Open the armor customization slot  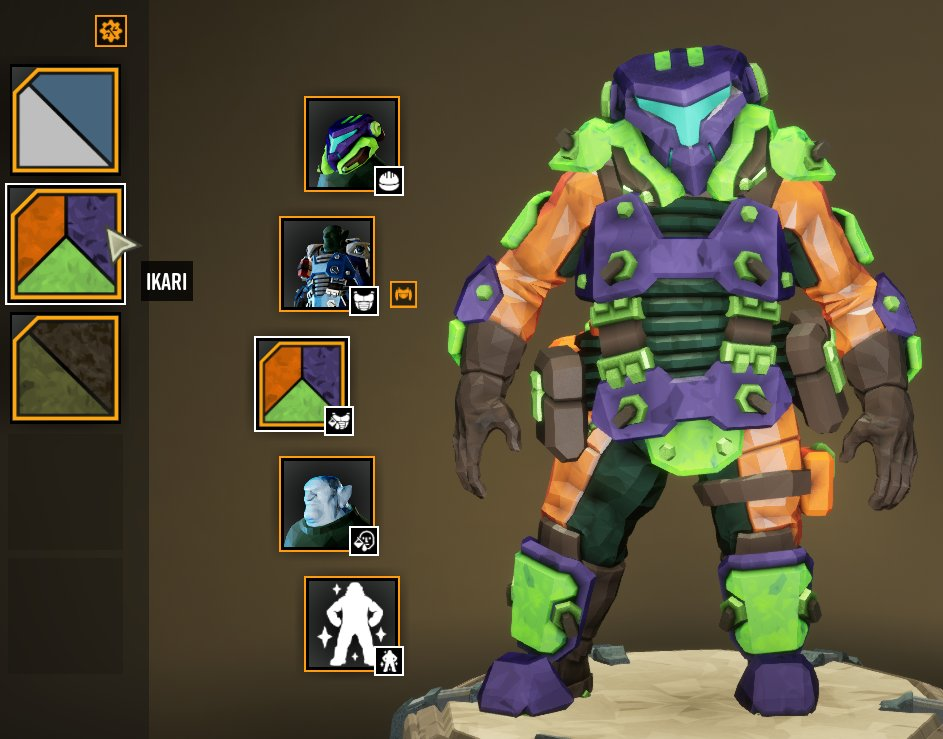click(x=327, y=264)
